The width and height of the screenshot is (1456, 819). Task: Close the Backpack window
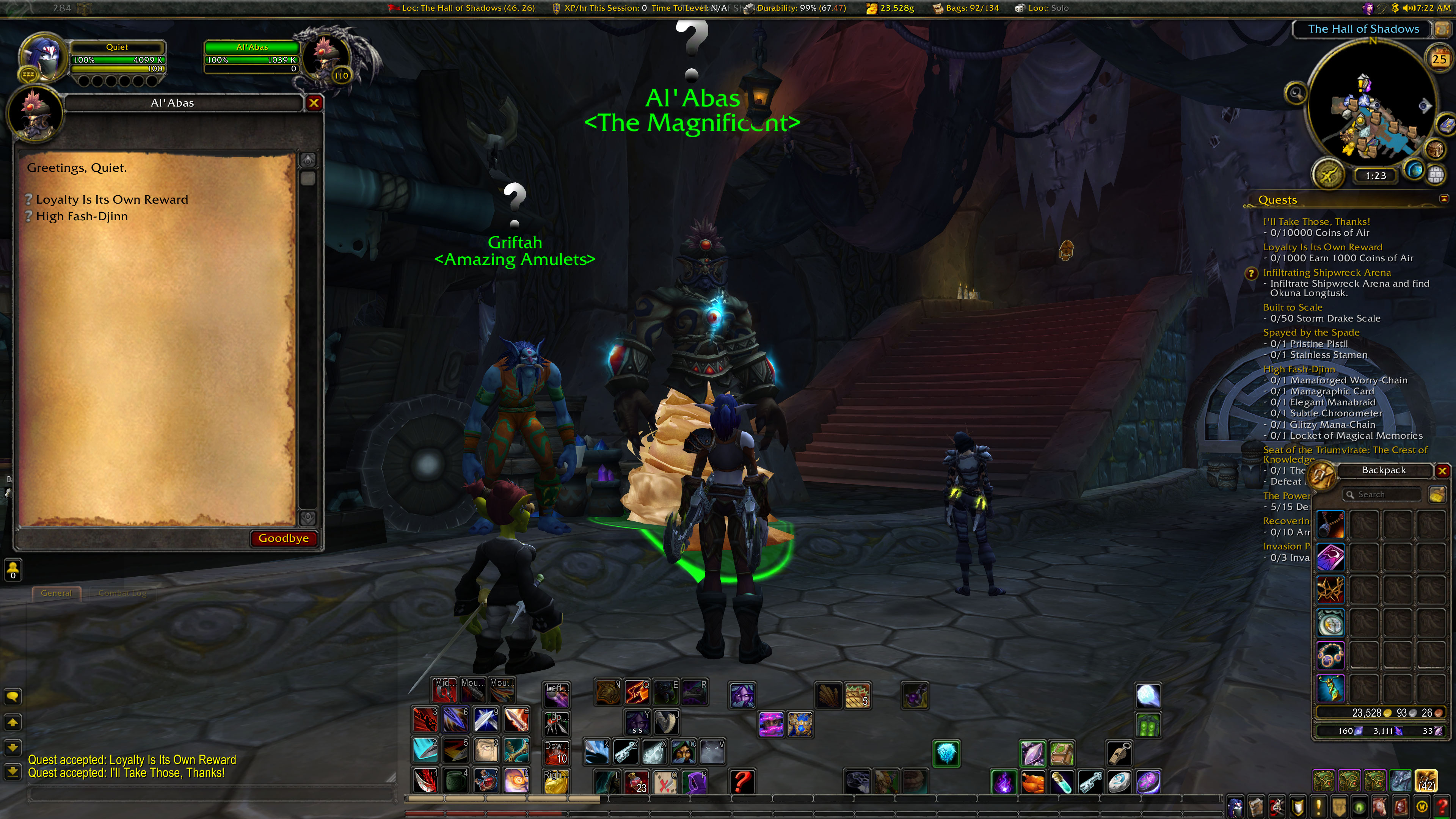[x=1442, y=471]
